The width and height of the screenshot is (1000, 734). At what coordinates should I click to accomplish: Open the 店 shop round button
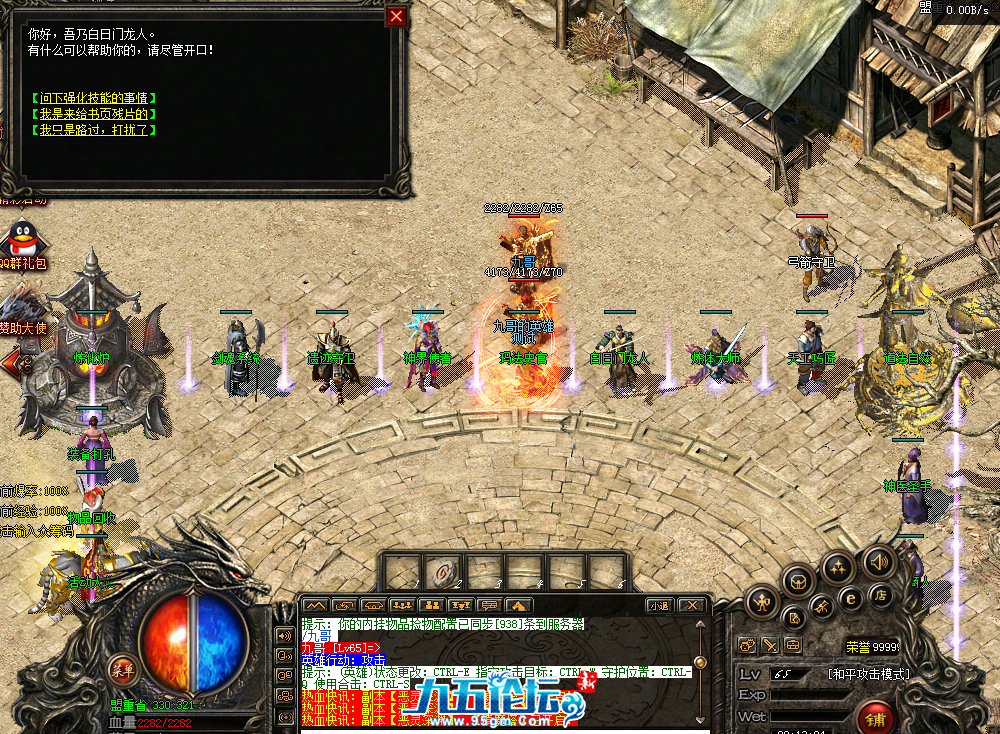pyautogui.click(x=882, y=597)
